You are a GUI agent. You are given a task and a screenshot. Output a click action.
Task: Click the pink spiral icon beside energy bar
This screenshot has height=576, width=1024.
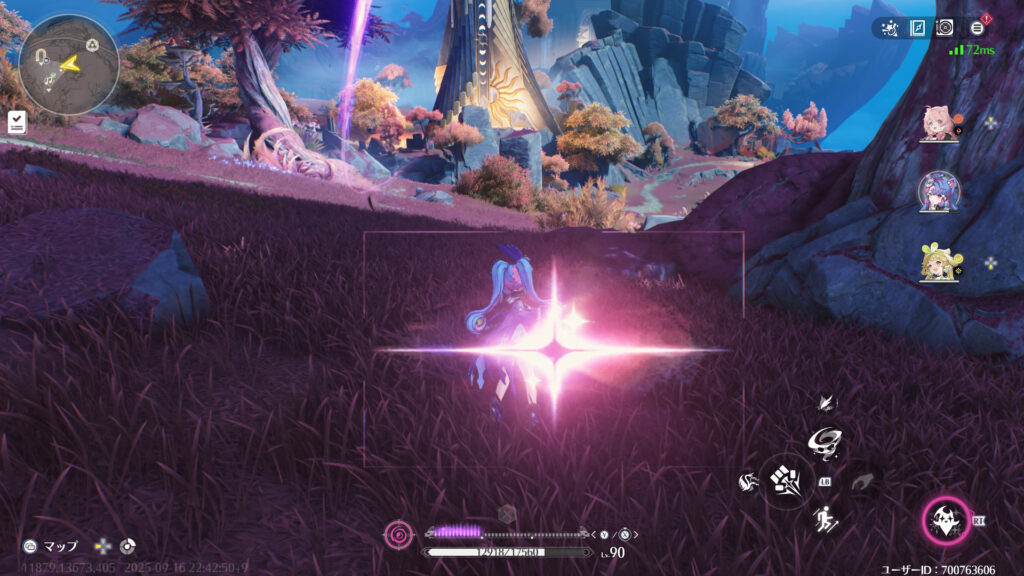tap(397, 535)
